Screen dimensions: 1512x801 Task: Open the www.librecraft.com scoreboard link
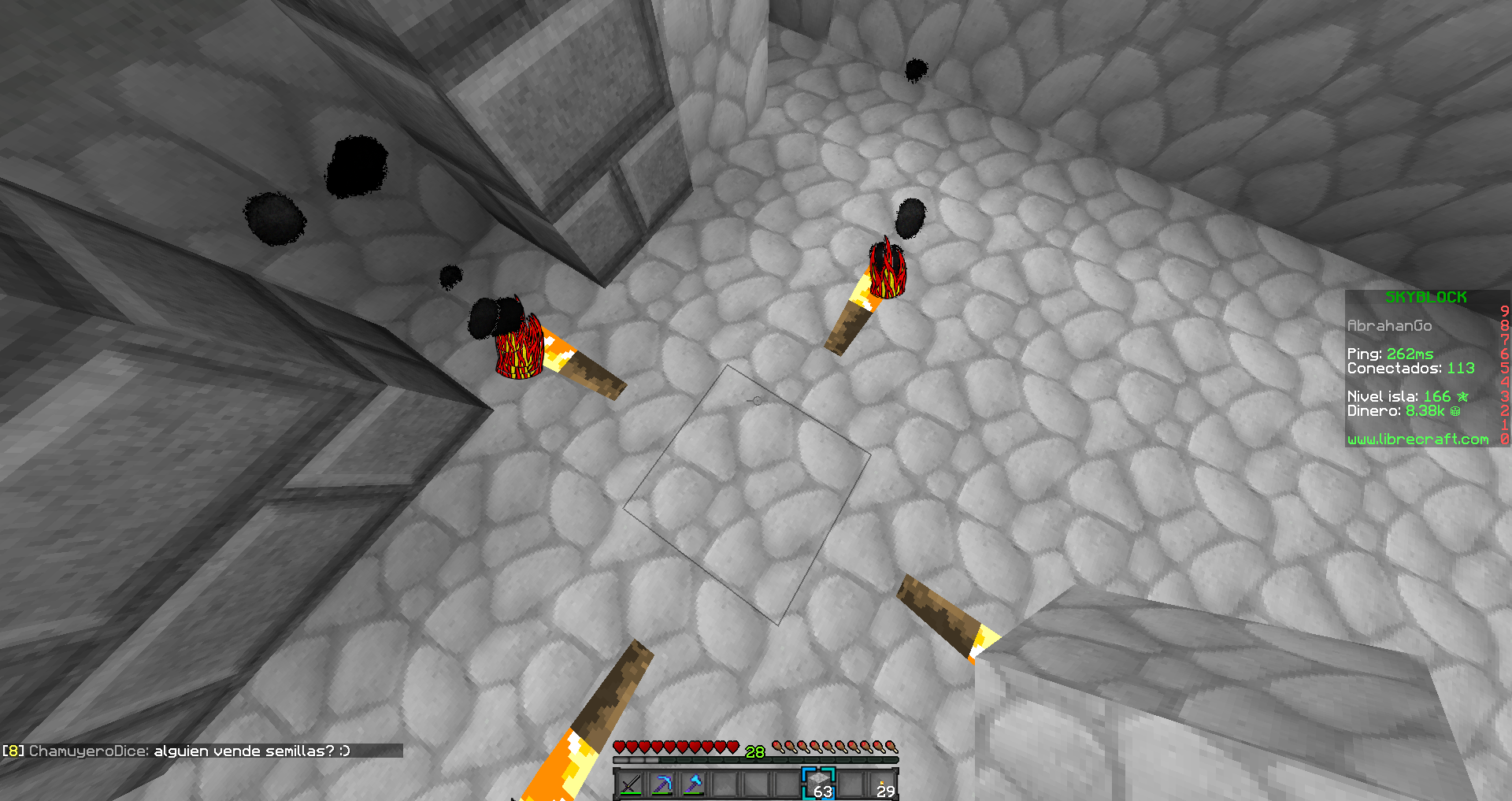click(x=1417, y=439)
